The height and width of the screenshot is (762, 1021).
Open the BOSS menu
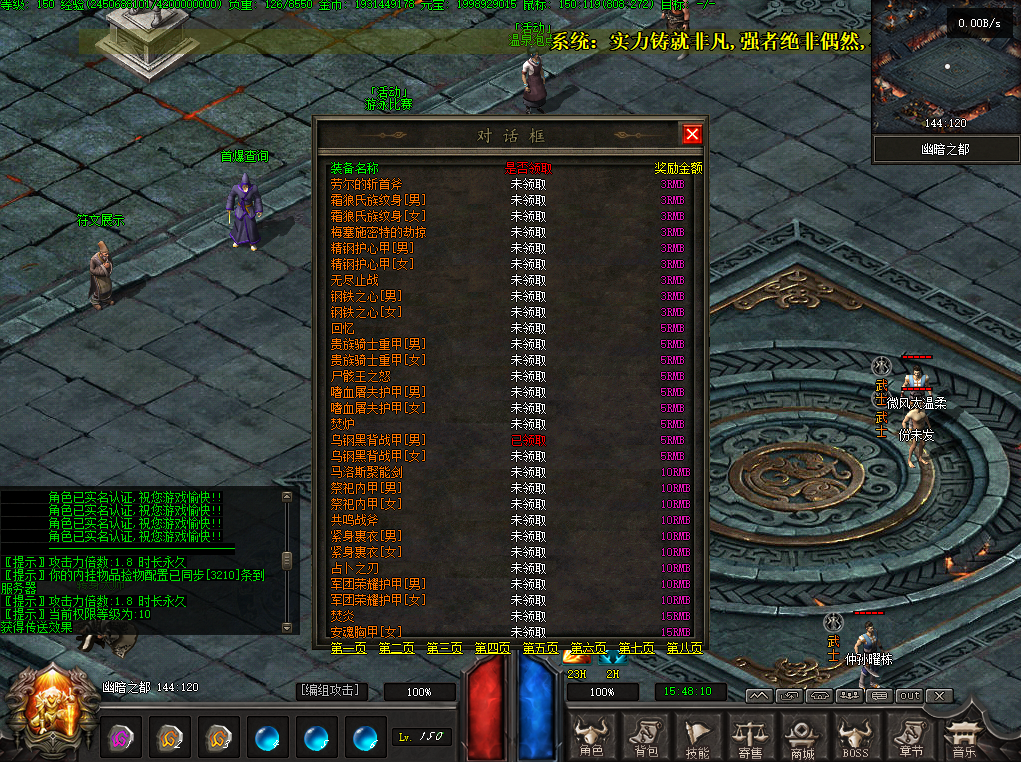click(855, 737)
